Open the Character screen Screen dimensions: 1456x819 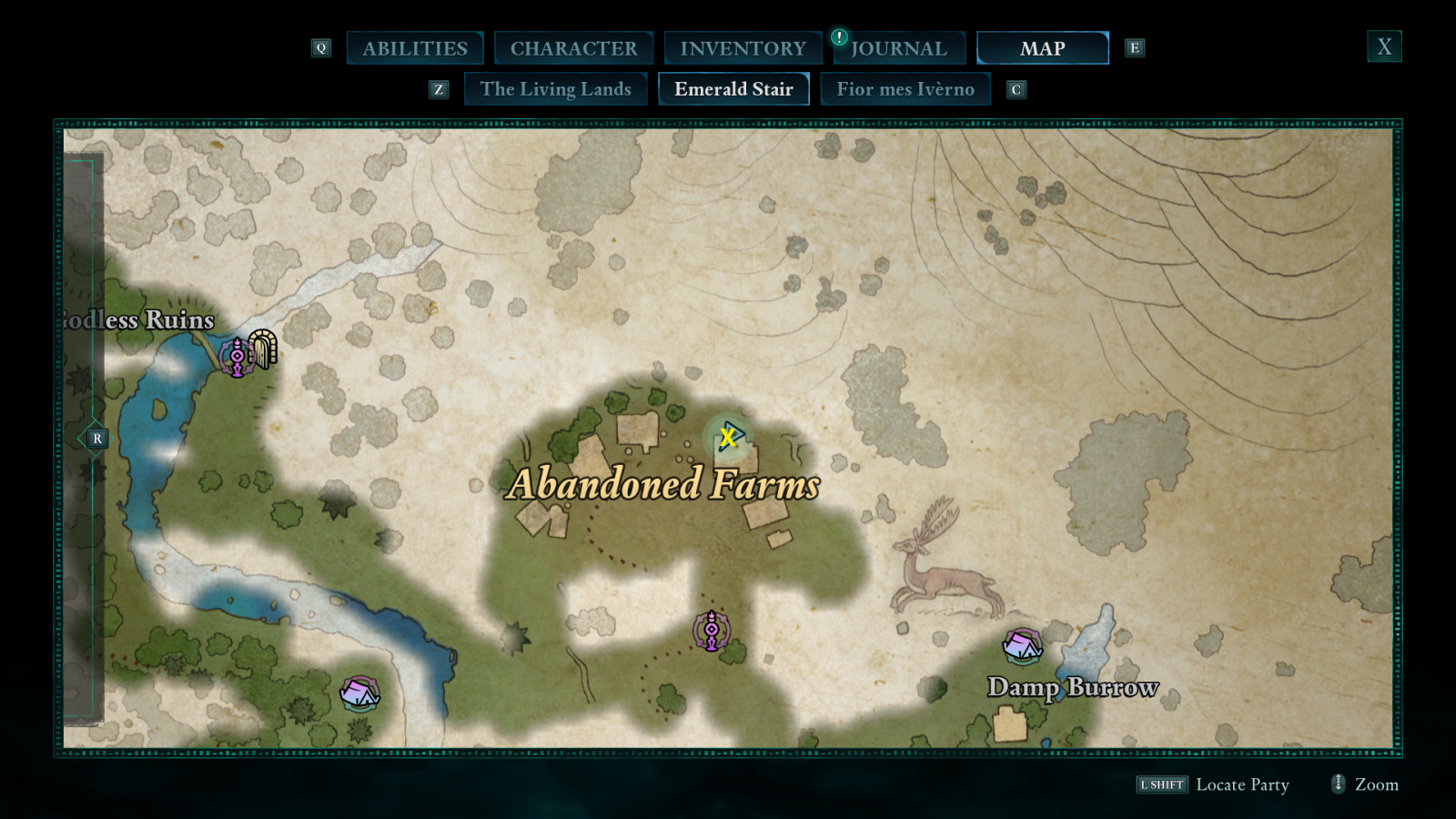coord(573,47)
